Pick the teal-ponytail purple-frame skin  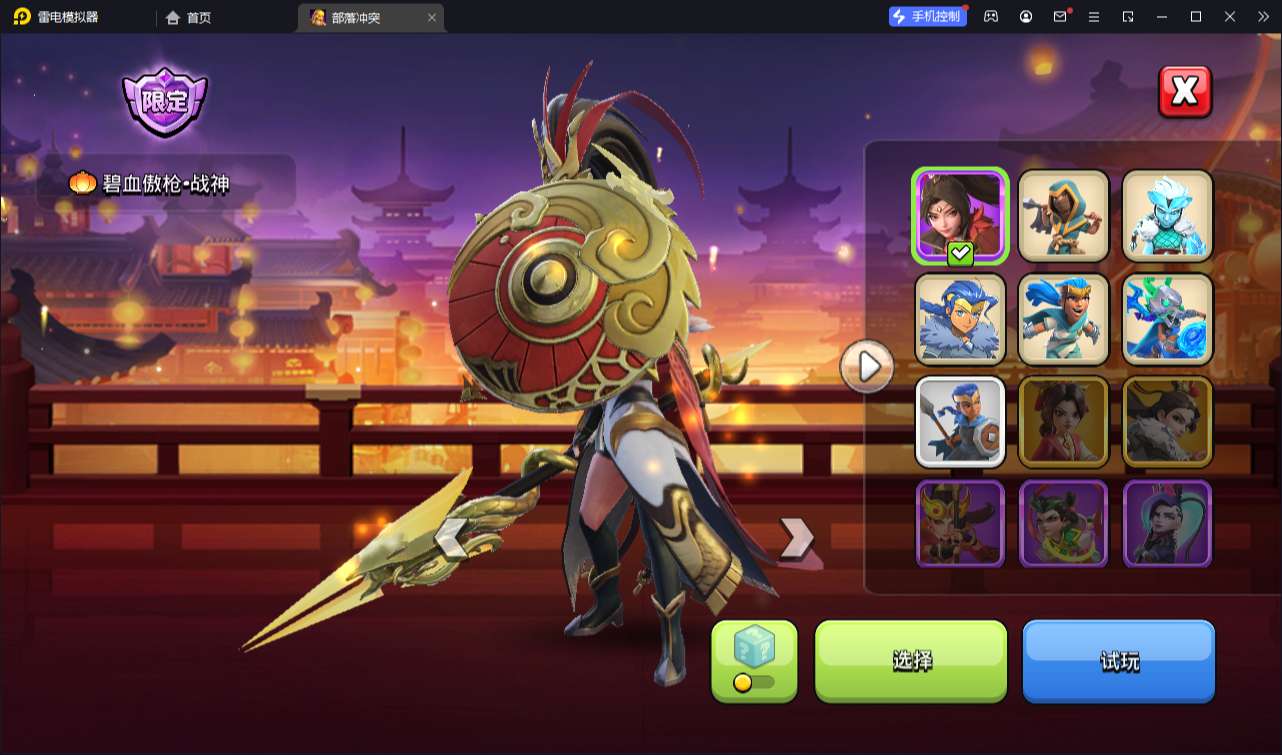tap(1167, 524)
